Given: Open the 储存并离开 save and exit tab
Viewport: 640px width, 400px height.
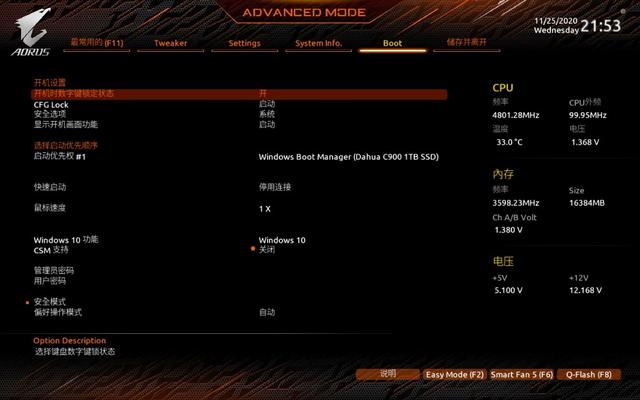Looking at the screenshot, I should click(x=466, y=43).
